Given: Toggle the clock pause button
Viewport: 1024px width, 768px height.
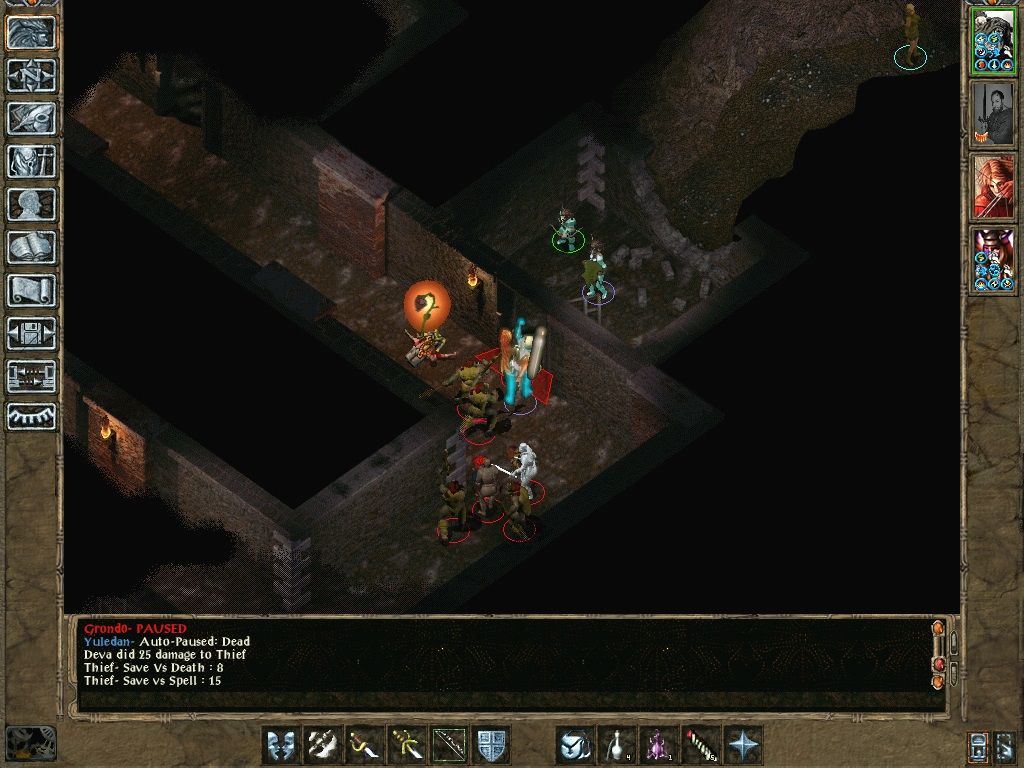Looking at the screenshot, I should tap(29, 743).
